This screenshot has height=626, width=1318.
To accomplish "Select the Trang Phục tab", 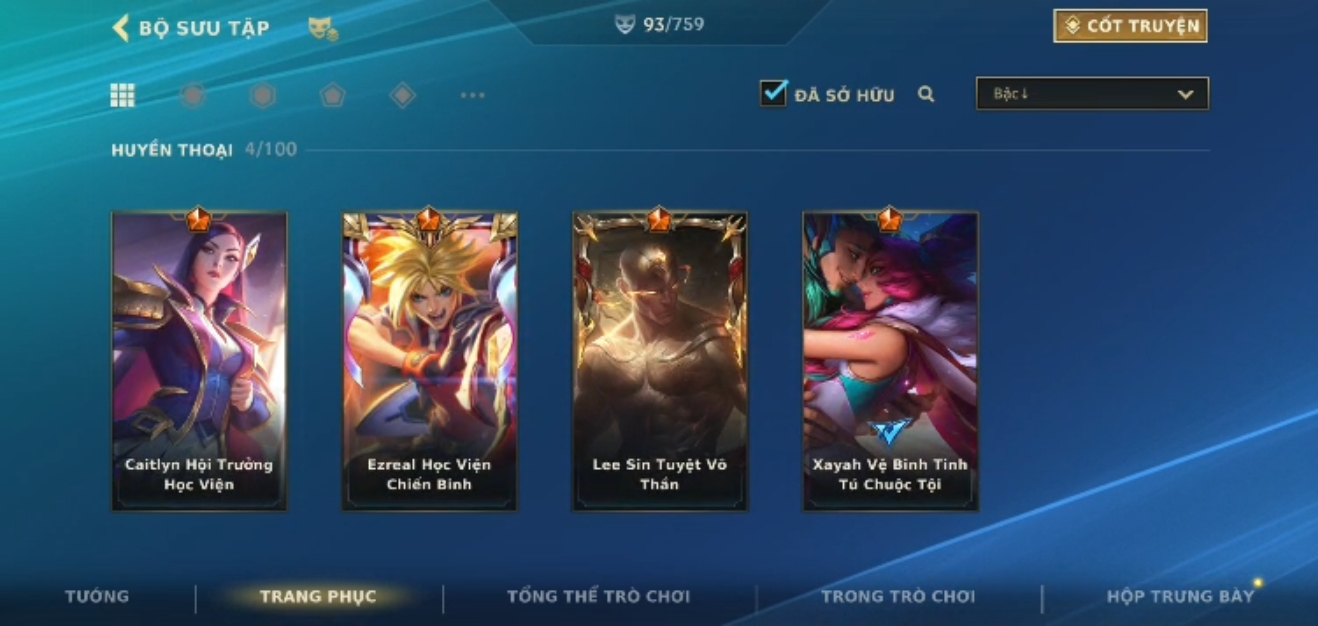I will [318, 597].
